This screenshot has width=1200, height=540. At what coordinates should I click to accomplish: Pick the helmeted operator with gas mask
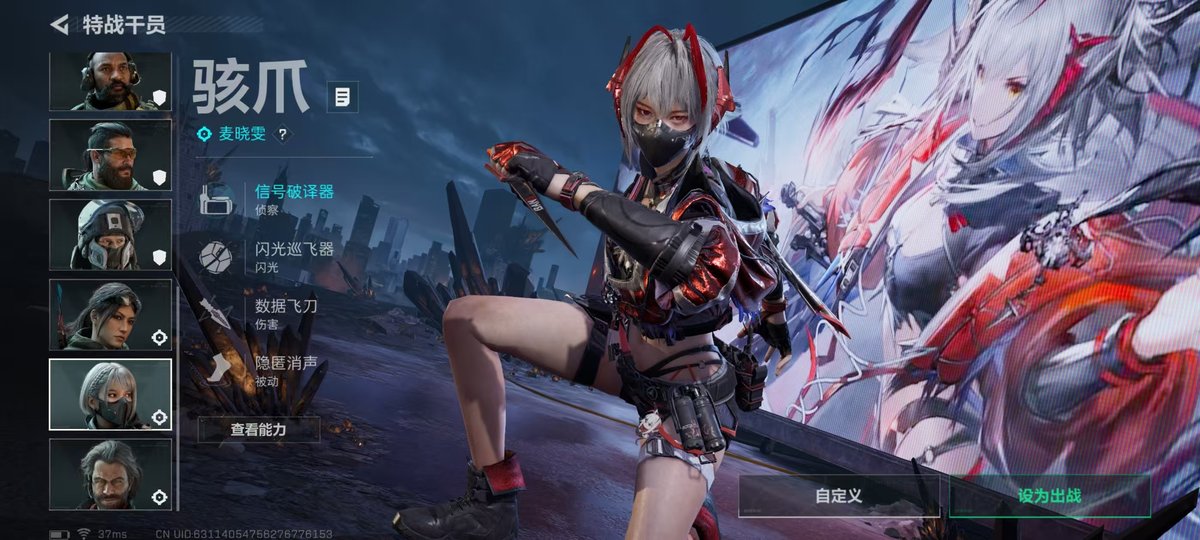pos(110,235)
